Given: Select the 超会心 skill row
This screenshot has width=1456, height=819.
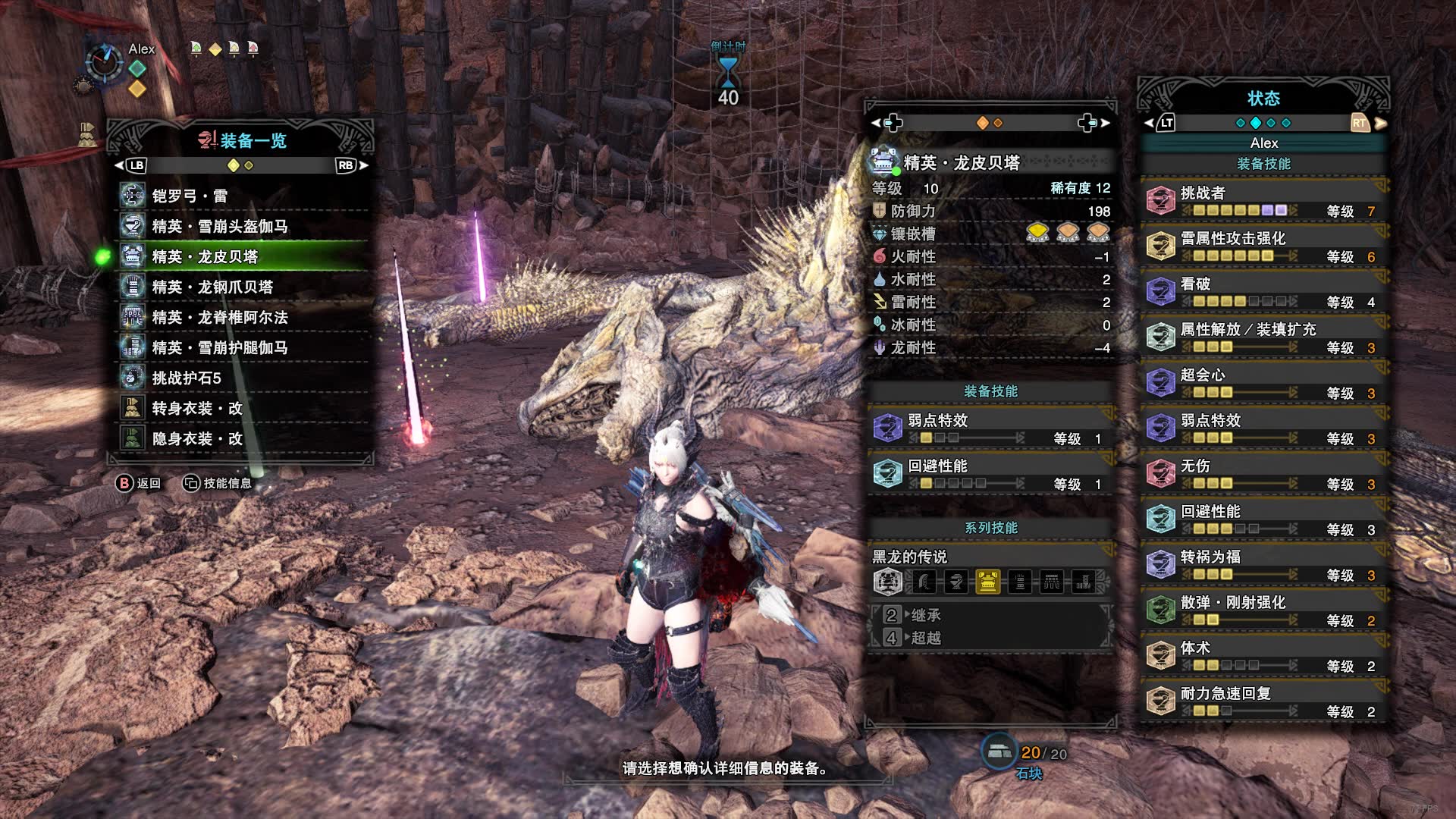Looking at the screenshot, I should pos(1263,383).
